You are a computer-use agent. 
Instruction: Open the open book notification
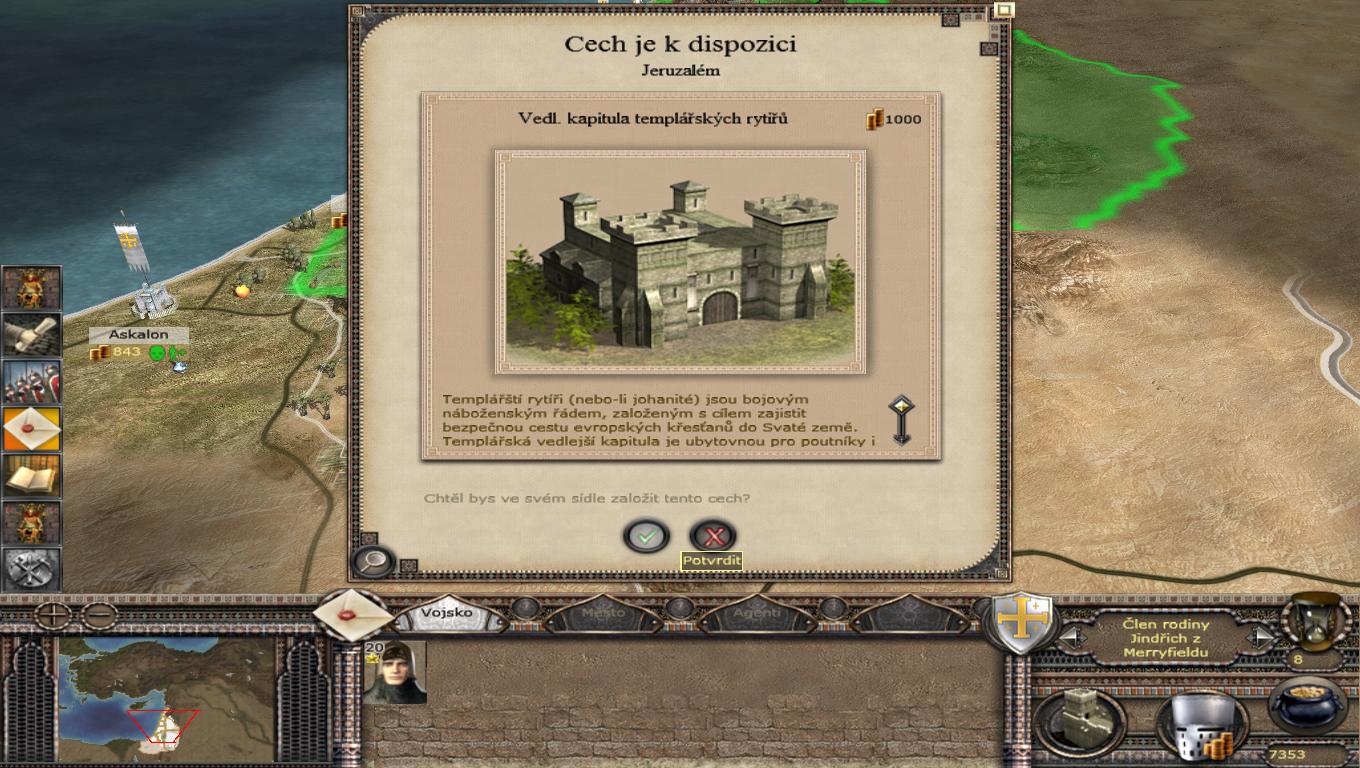[32, 476]
